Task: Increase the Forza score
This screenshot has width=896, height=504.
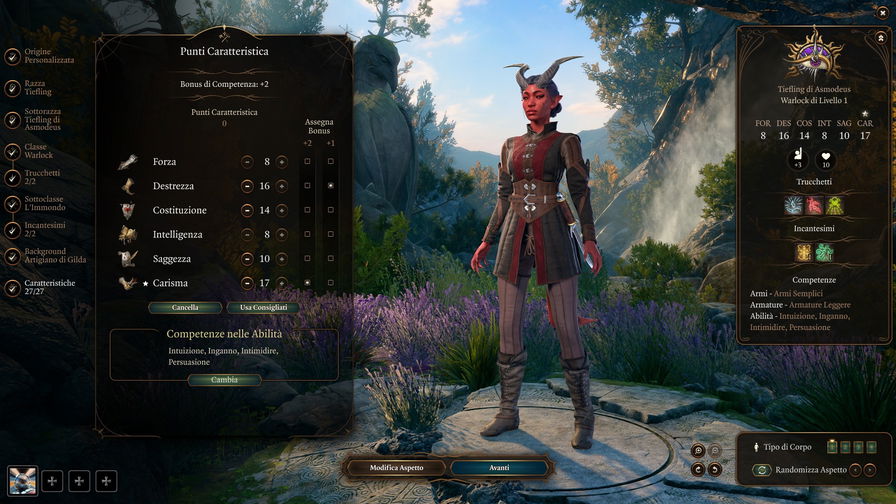Action: coord(282,162)
